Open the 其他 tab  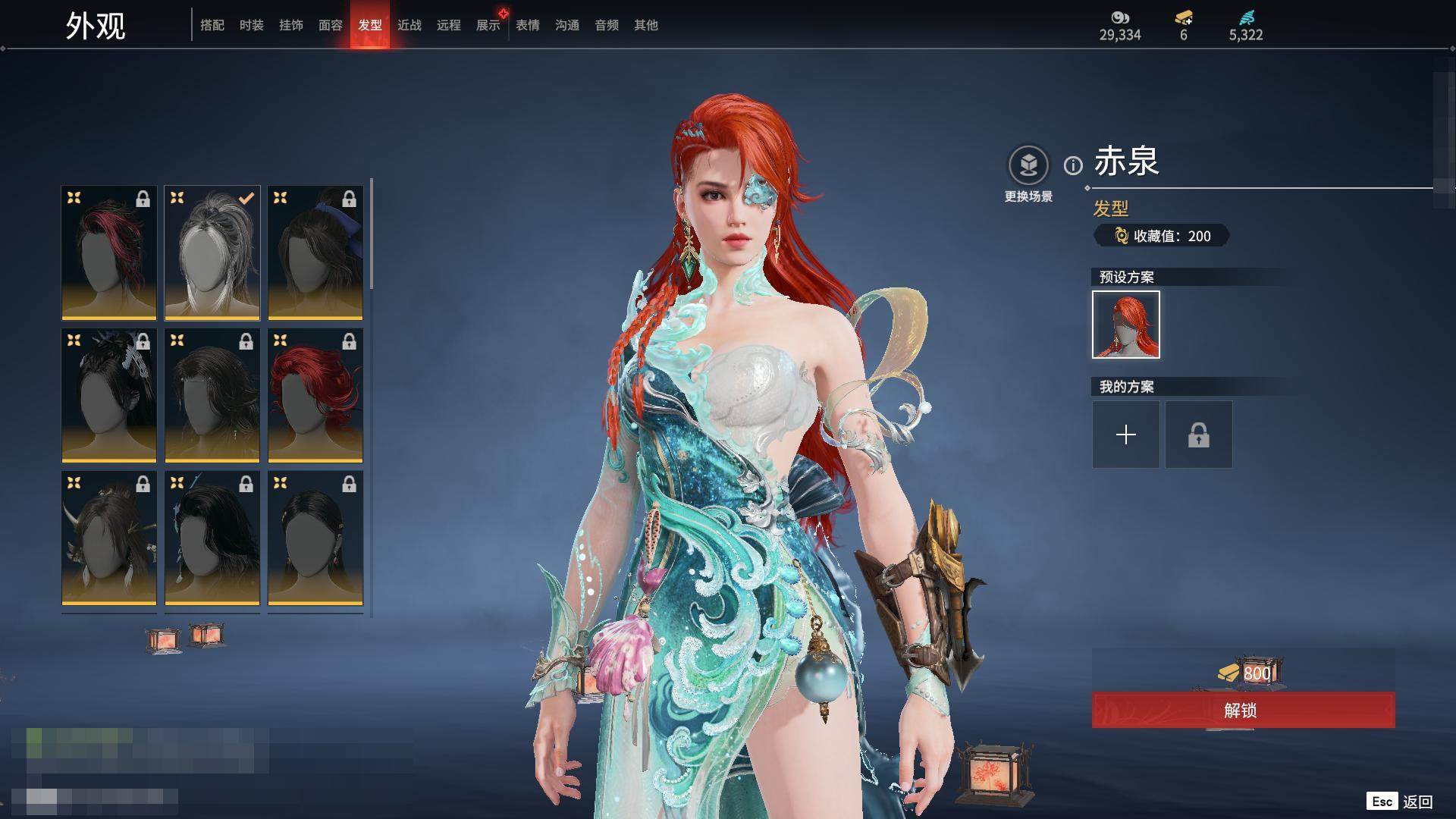(645, 25)
